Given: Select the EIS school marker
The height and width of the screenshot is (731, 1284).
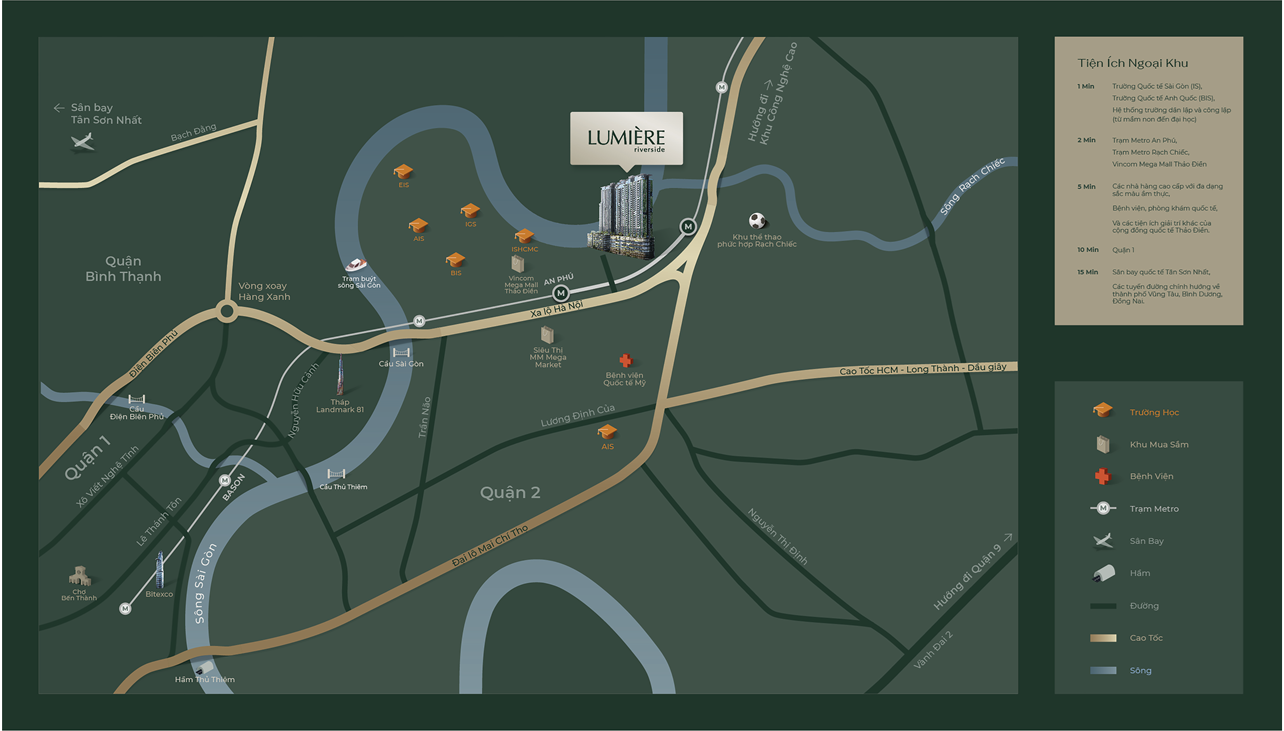Looking at the screenshot, I should (403, 171).
